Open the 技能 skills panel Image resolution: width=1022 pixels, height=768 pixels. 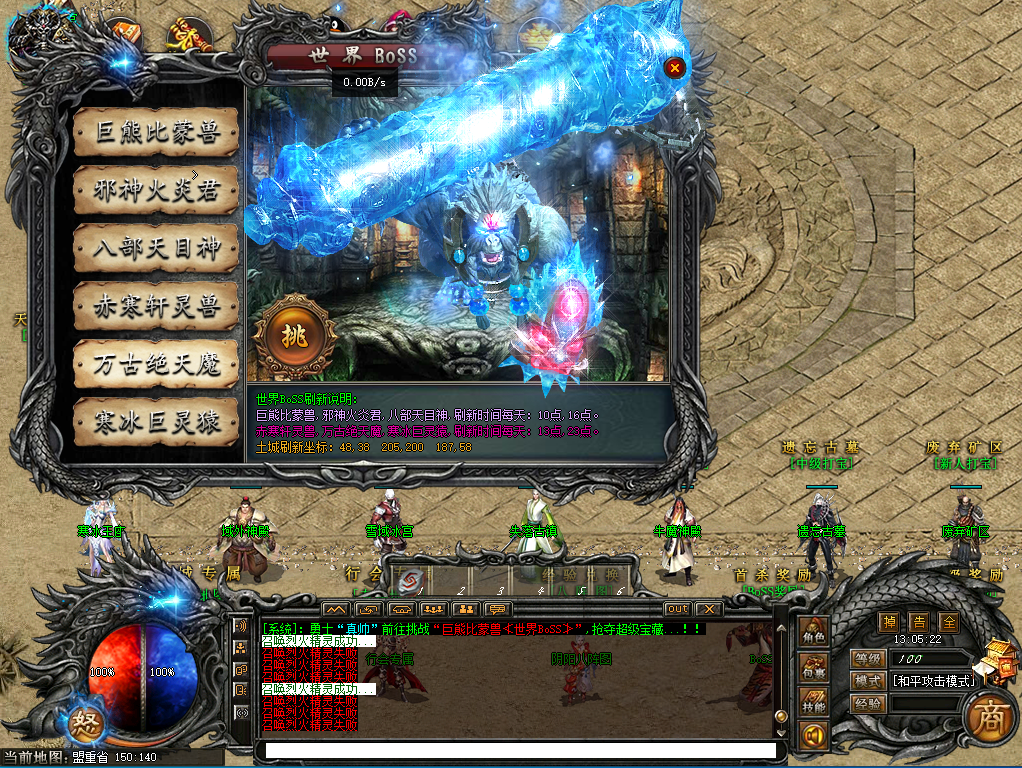[813, 703]
